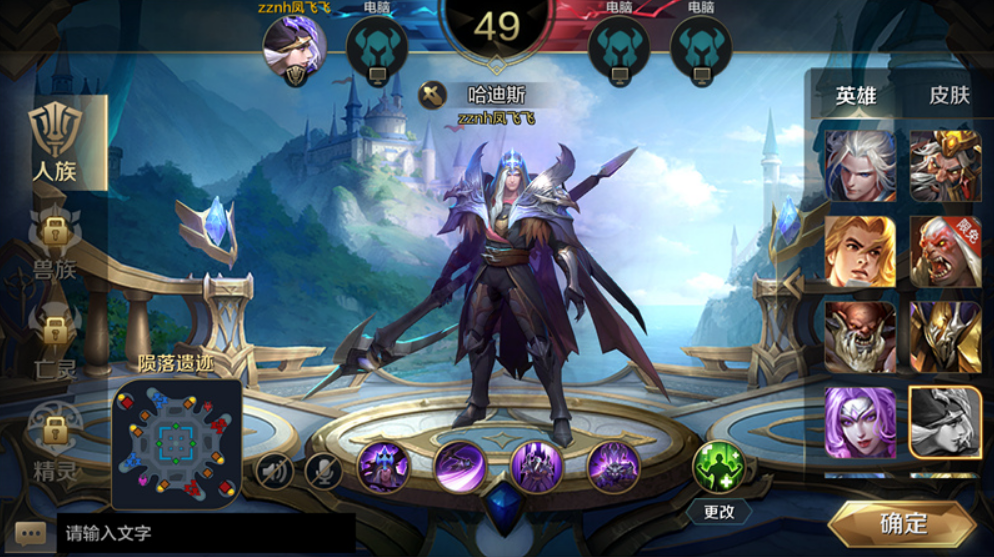
Task: Open the green summoner spell icon
Action: (719, 467)
